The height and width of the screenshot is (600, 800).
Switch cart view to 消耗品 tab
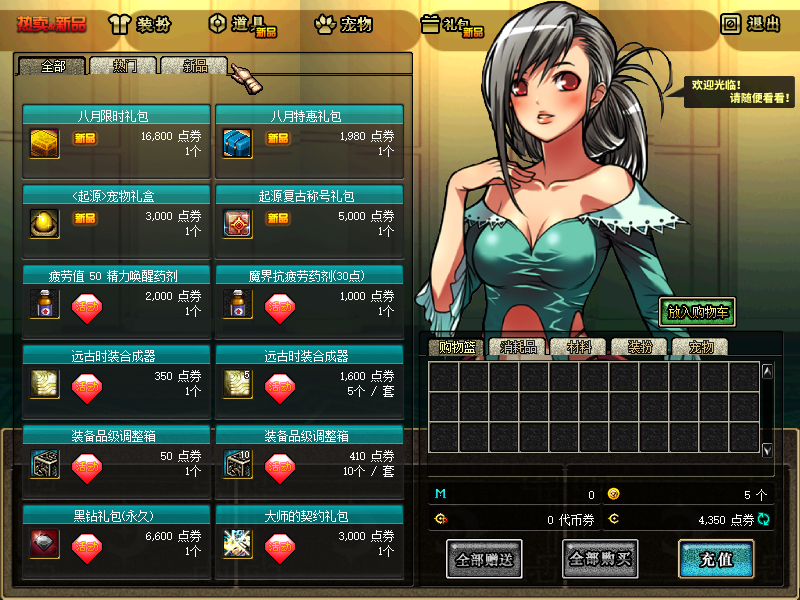517,348
